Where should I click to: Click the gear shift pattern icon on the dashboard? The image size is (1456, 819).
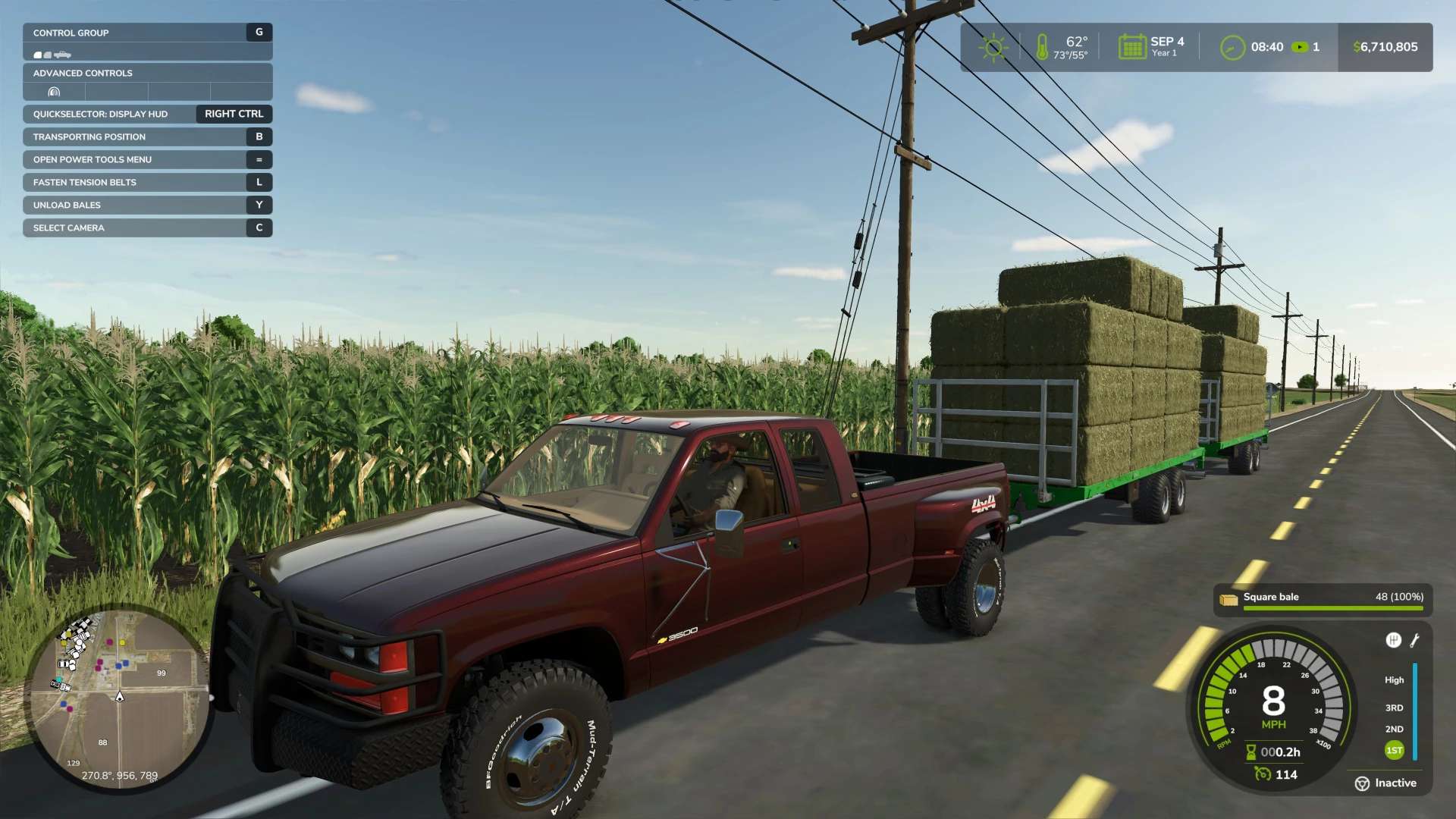coord(1395,641)
